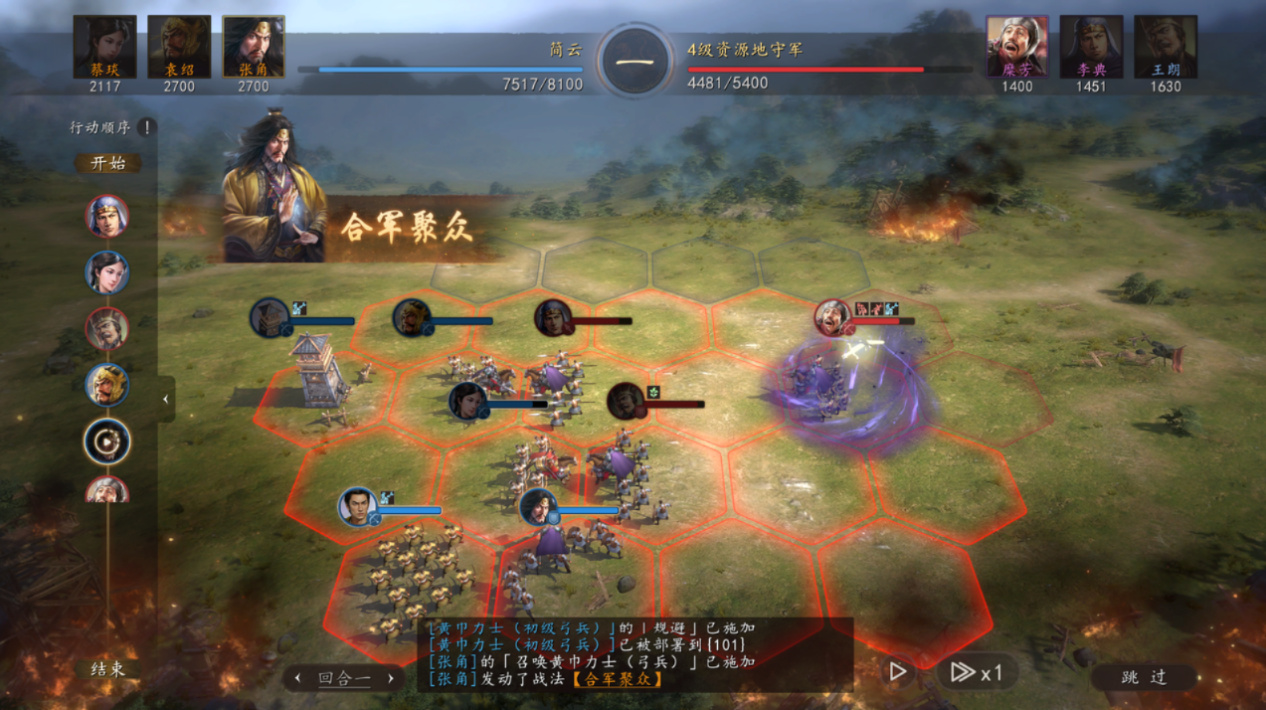Select the swirl icon in the action order

click(x=107, y=441)
